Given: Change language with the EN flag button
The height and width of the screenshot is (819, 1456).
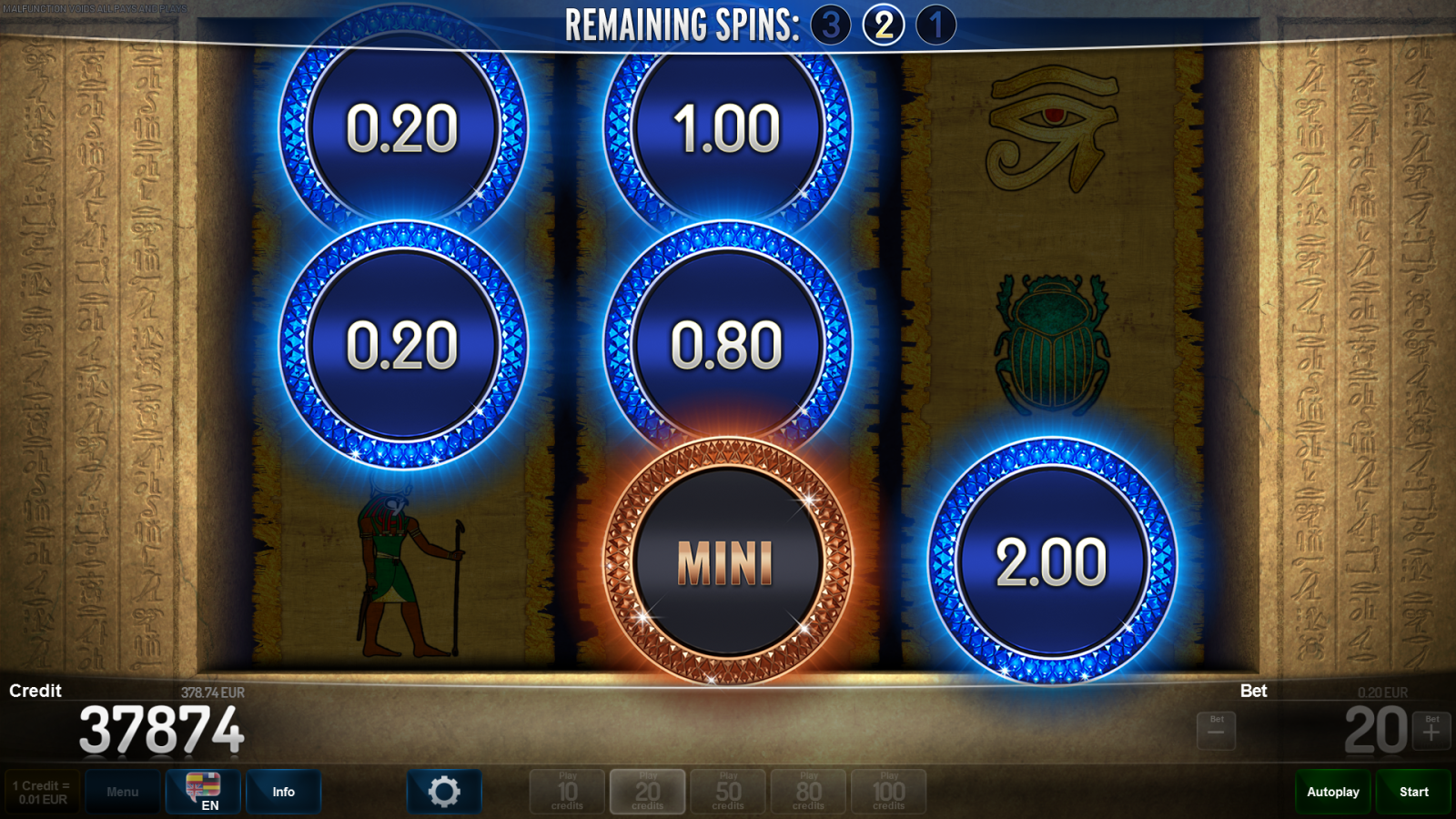Looking at the screenshot, I should 203,792.
